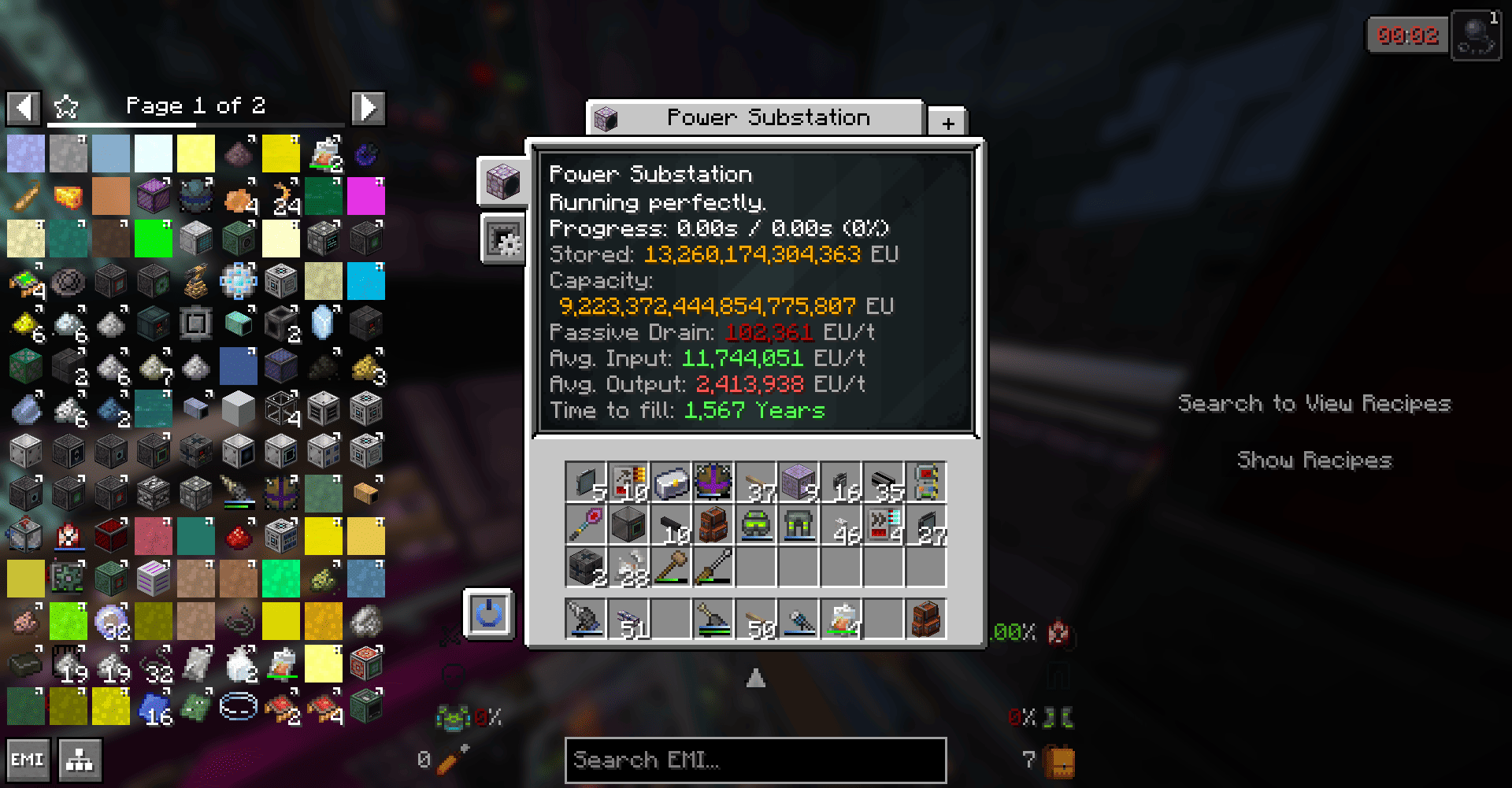Toggle the machine power button
Image resolution: width=1512 pixels, height=788 pixels.
(489, 615)
